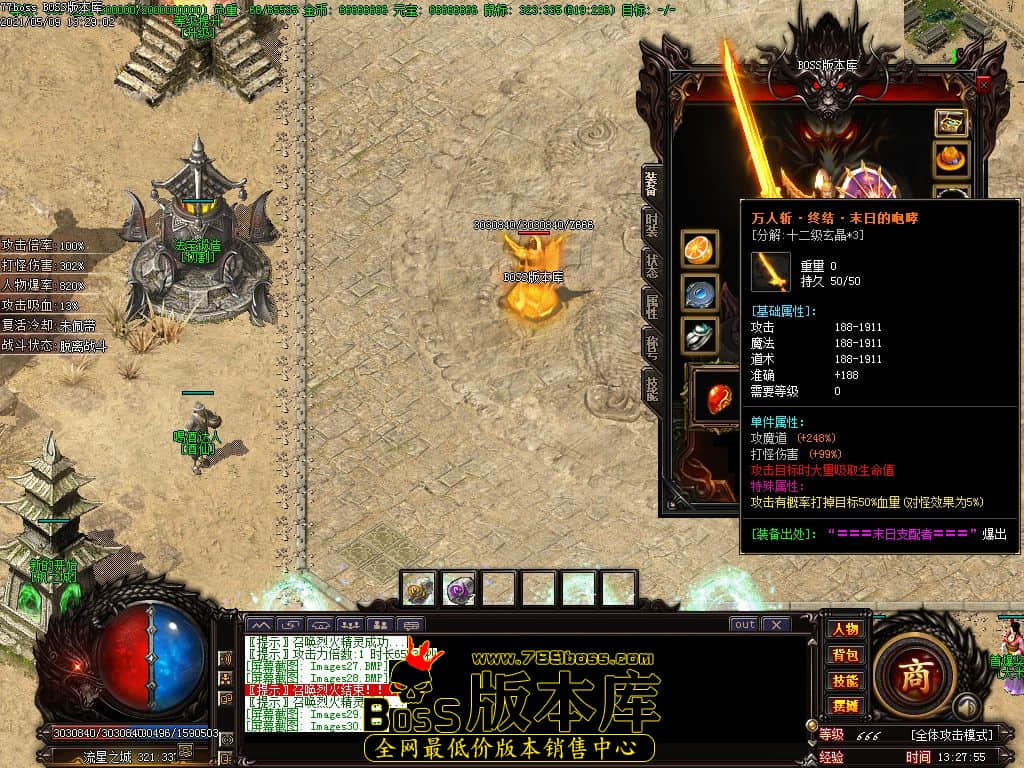Click the 'out' button above chat
Viewport: 1024px width, 768px height.
pyautogui.click(x=744, y=624)
